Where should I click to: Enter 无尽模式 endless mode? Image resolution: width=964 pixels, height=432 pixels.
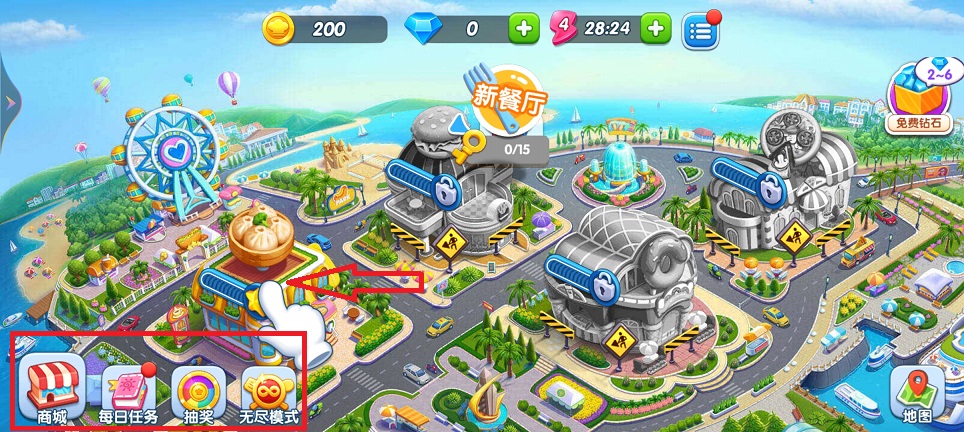point(270,392)
